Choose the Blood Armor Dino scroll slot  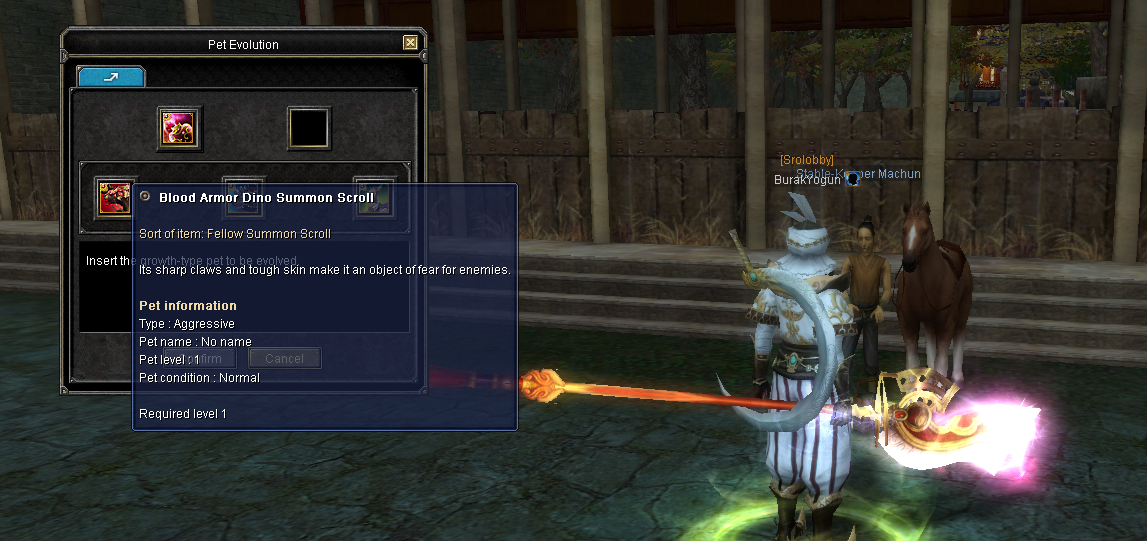[x=114, y=196]
